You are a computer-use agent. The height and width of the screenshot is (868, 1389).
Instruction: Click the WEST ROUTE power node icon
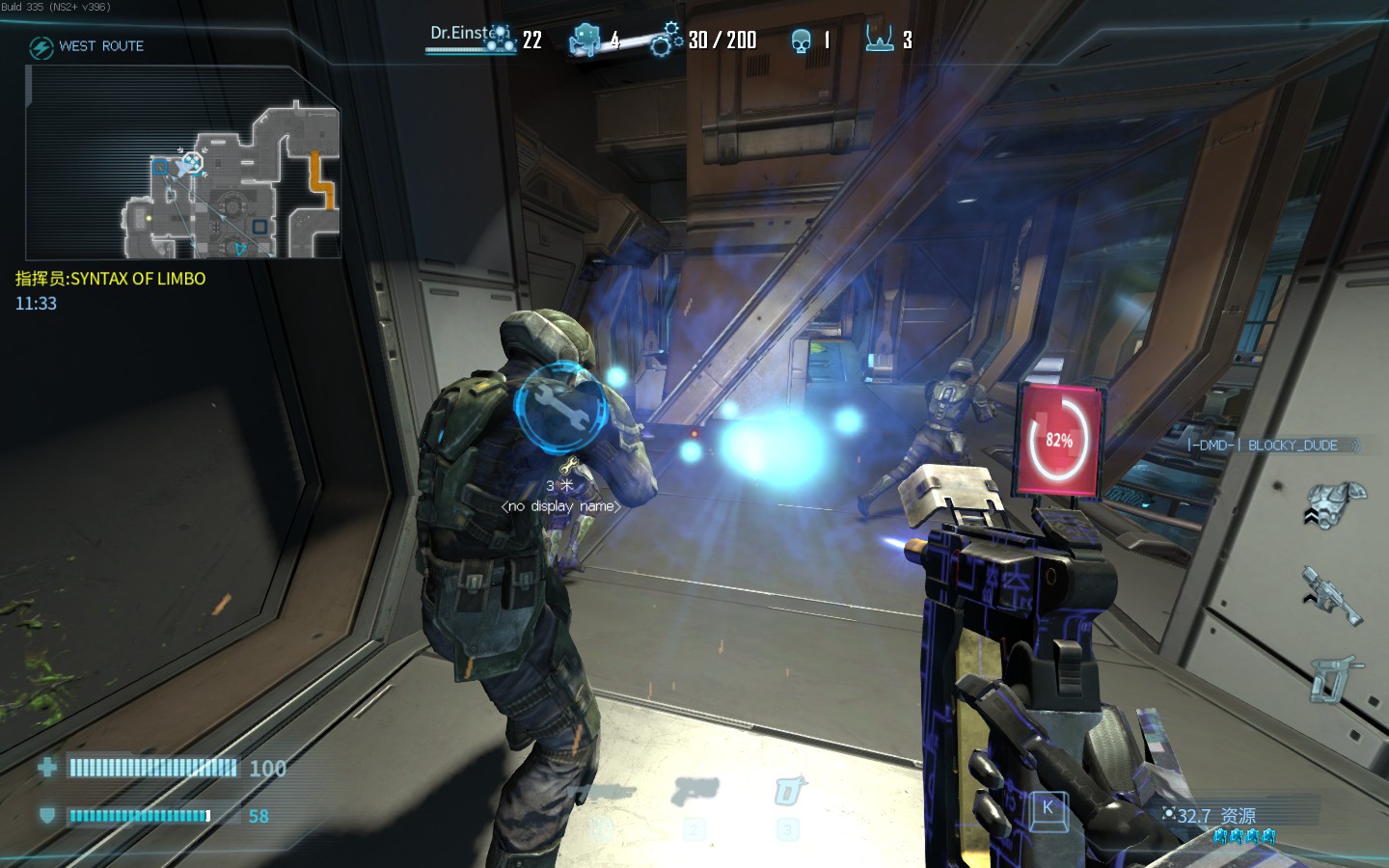point(41,47)
